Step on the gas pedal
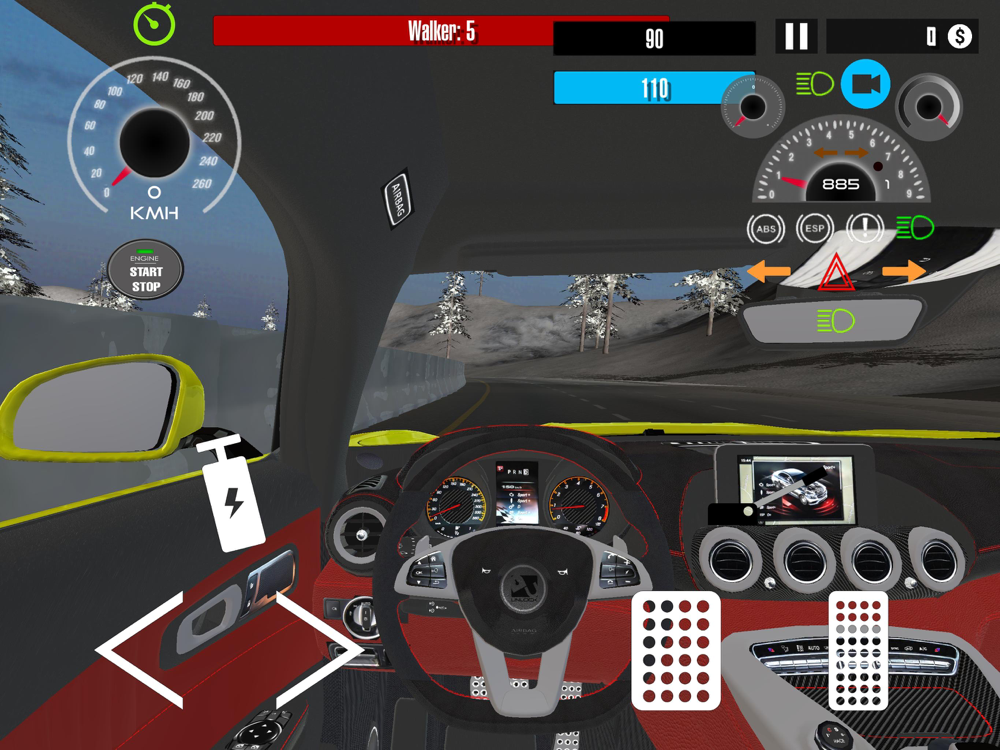 click(858, 650)
